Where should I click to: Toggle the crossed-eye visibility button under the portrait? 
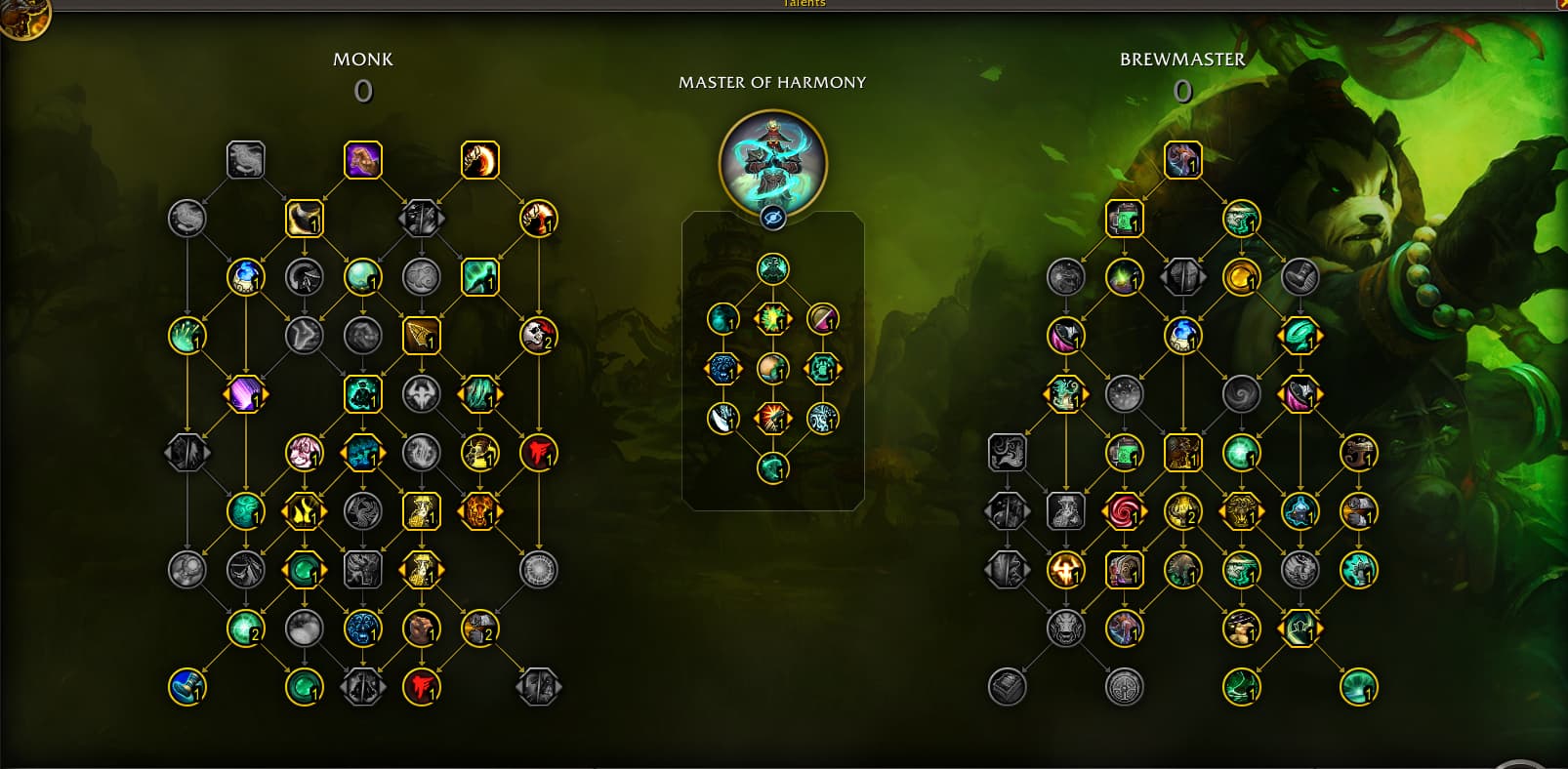pyautogui.click(x=772, y=218)
